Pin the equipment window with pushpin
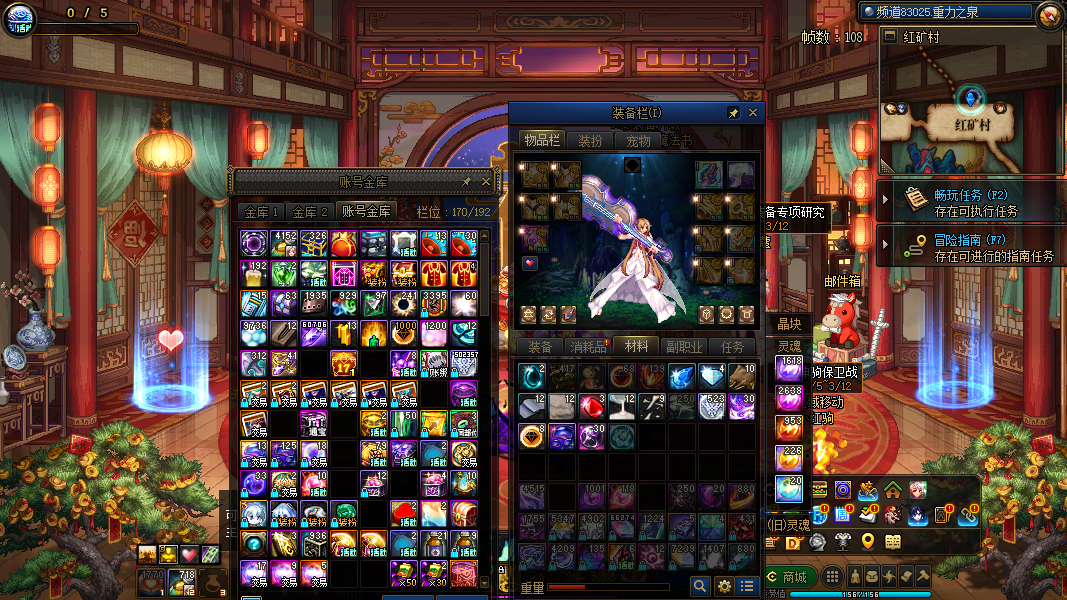The width and height of the screenshot is (1067, 600). (x=733, y=113)
